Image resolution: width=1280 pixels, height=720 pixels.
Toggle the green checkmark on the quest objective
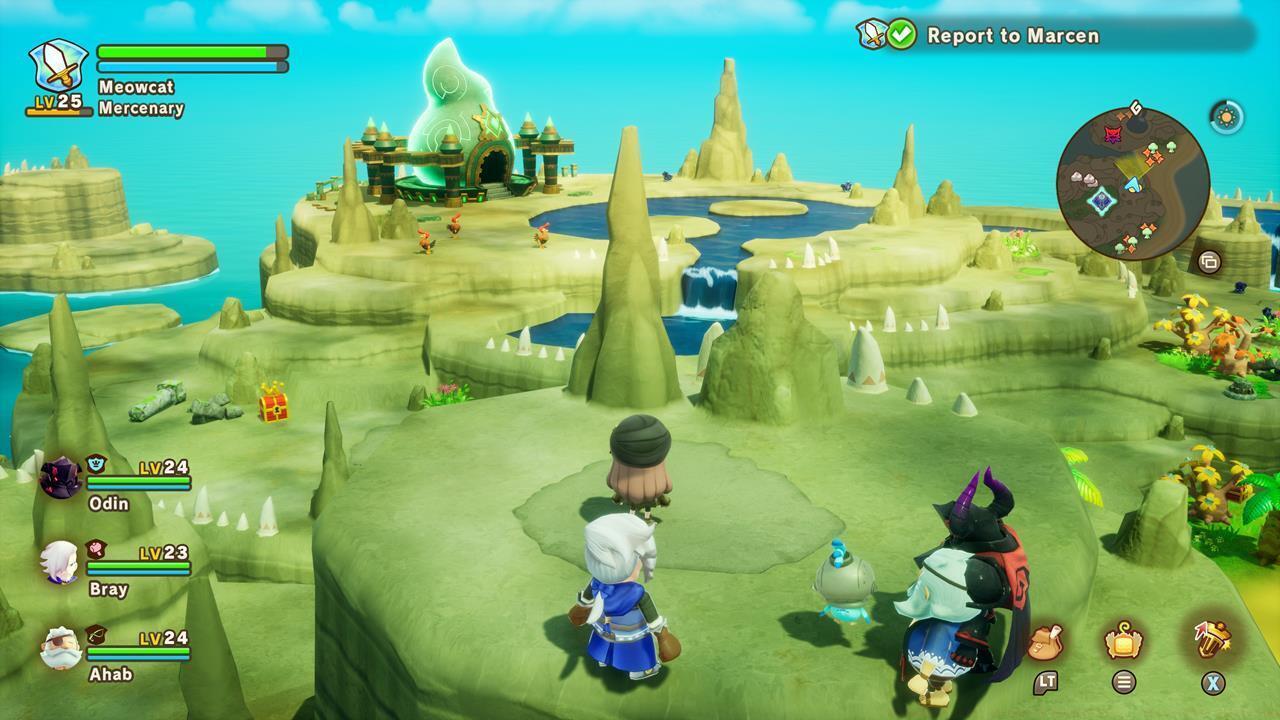(x=900, y=34)
